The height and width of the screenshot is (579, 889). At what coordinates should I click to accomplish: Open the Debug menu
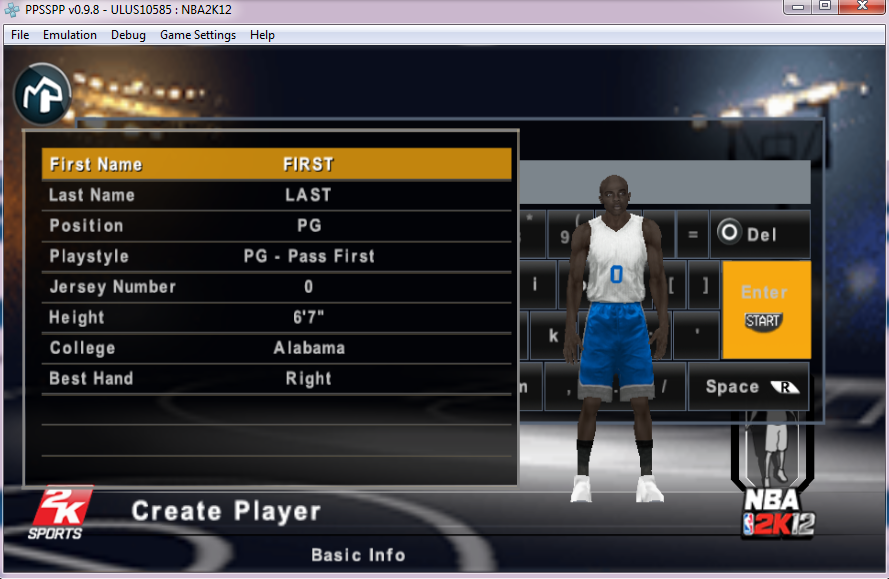pos(128,35)
